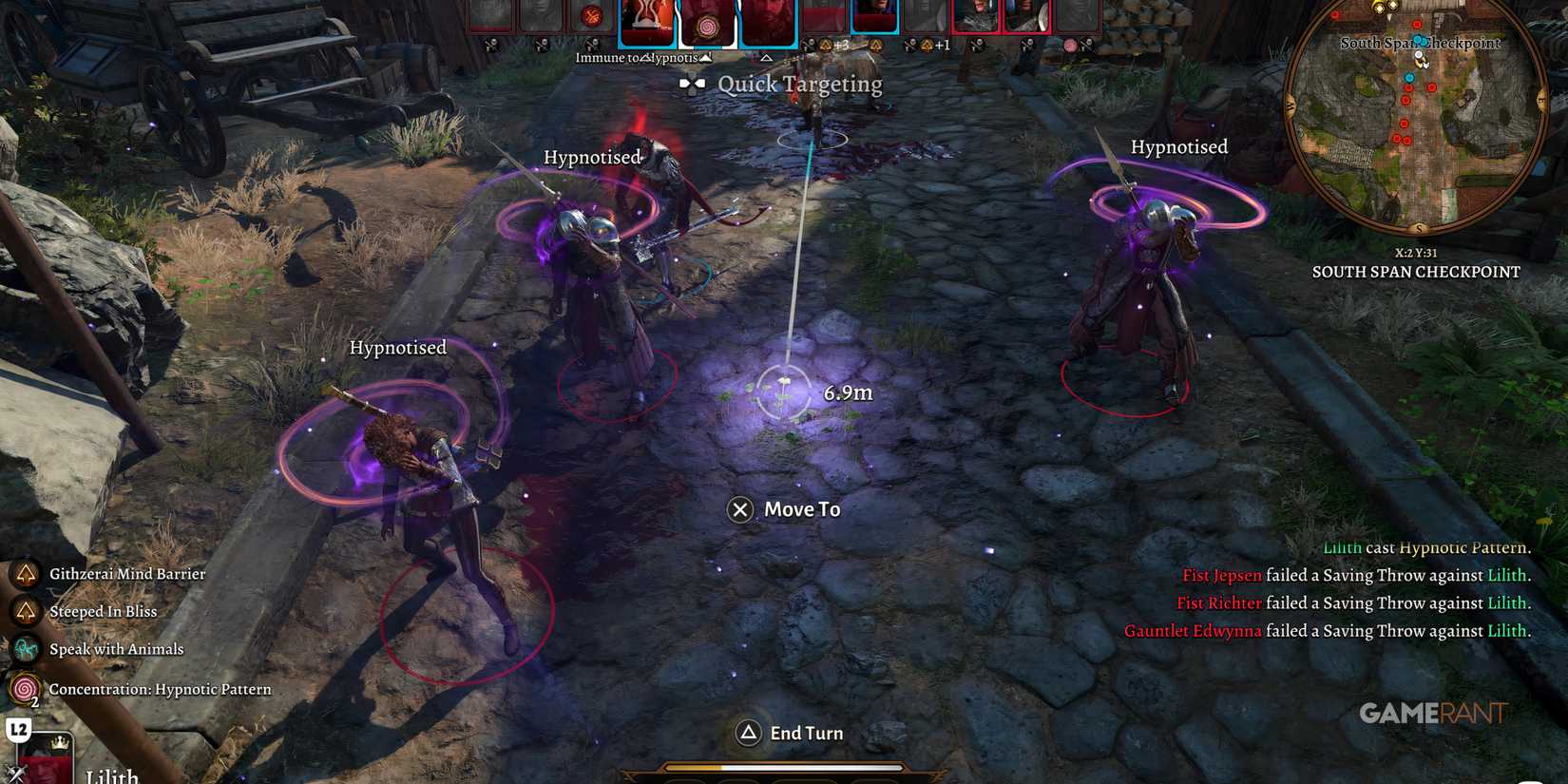Switch to the bearded character's turn portrait
This screenshot has height=784, width=1568.
(x=770, y=17)
